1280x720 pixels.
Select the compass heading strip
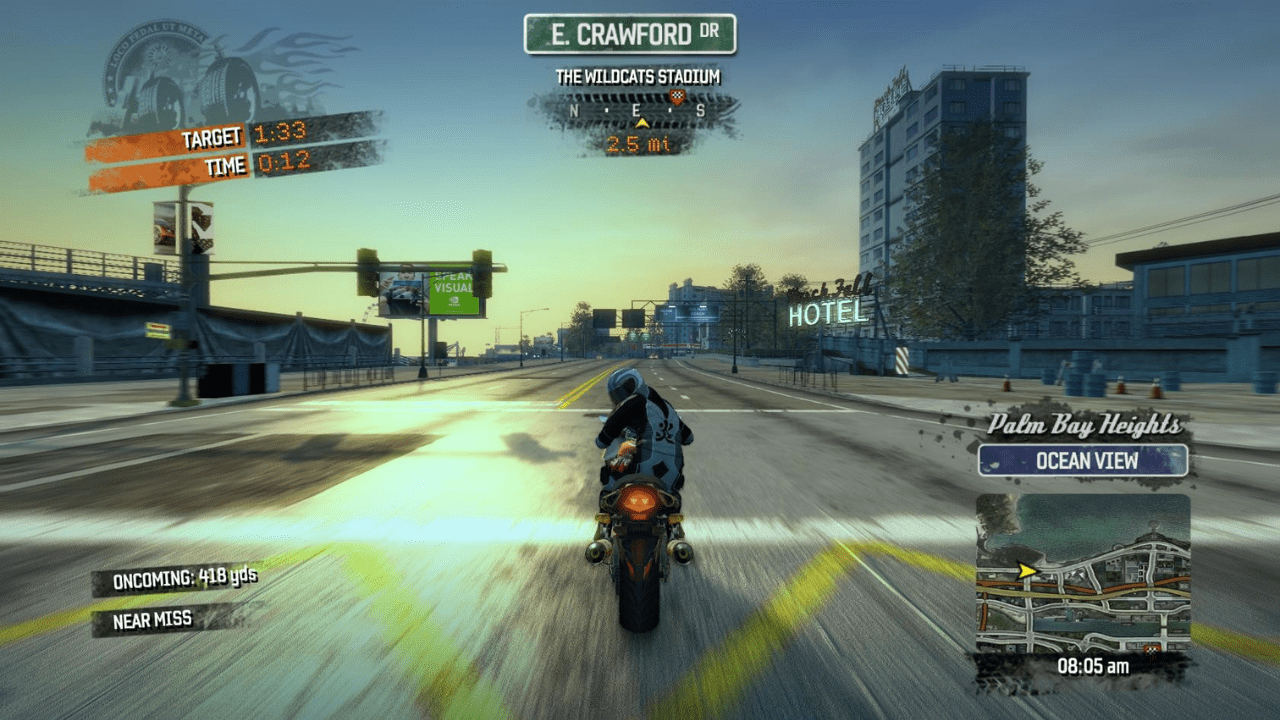(638, 110)
